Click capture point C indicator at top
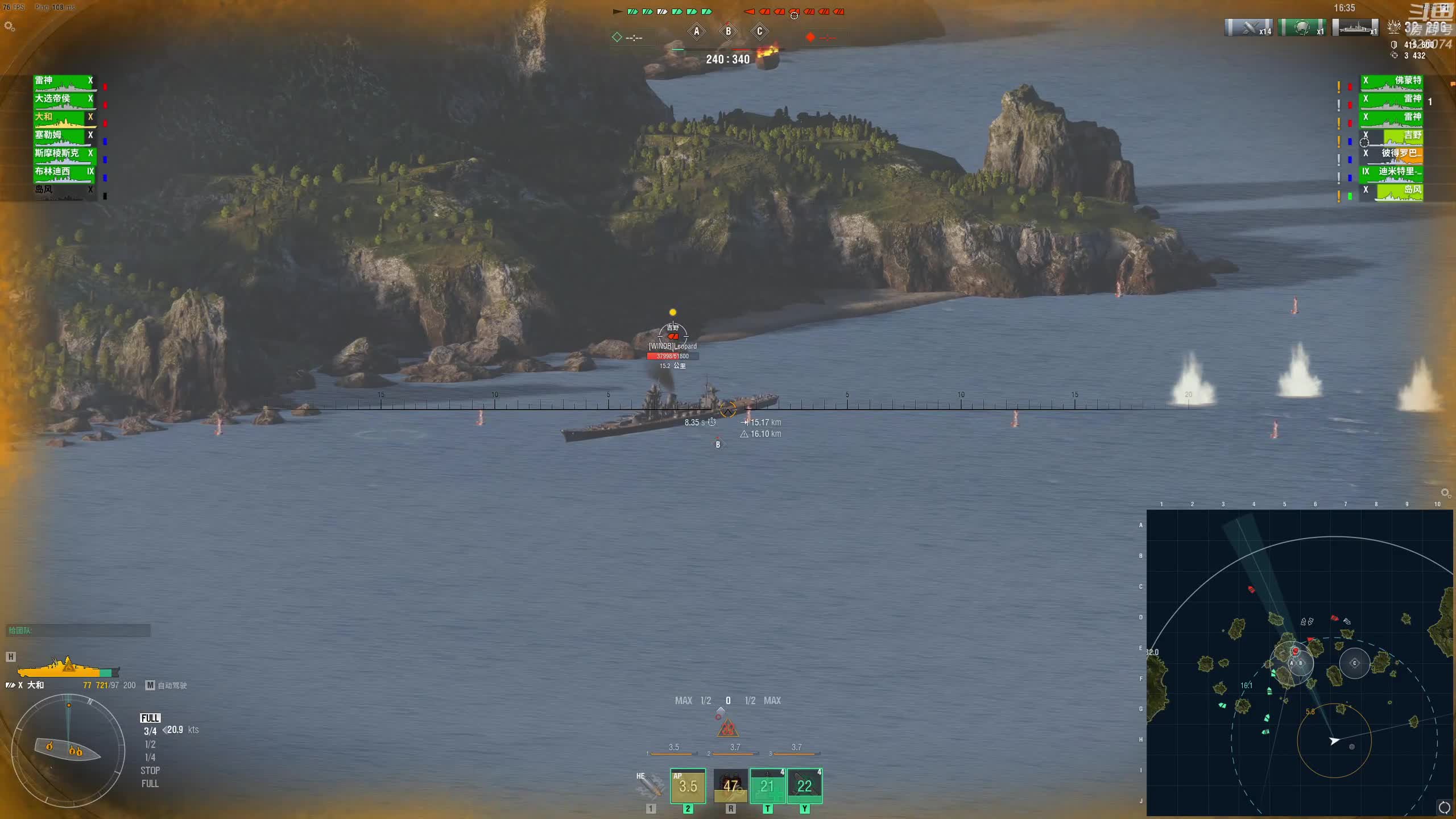This screenshot has height=819, width=1456. [x=759, y=31]
